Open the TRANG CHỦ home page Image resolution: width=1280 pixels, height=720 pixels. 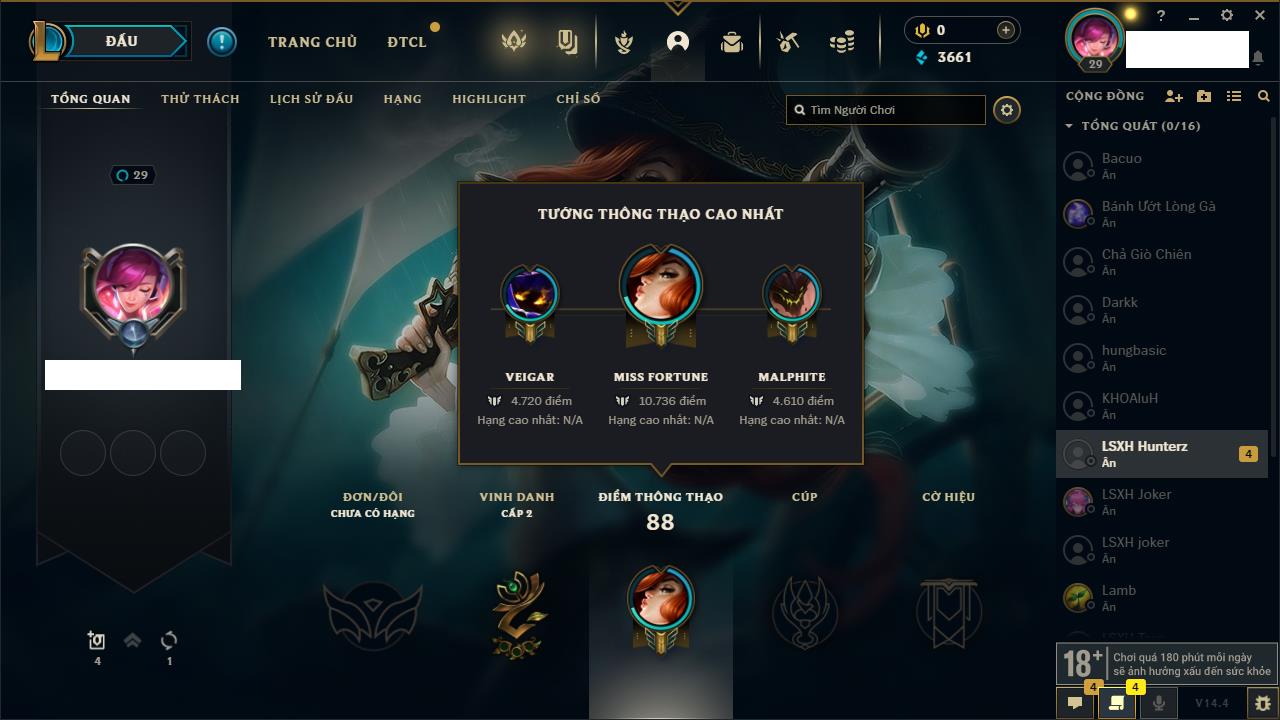click(x=312, y=42)
